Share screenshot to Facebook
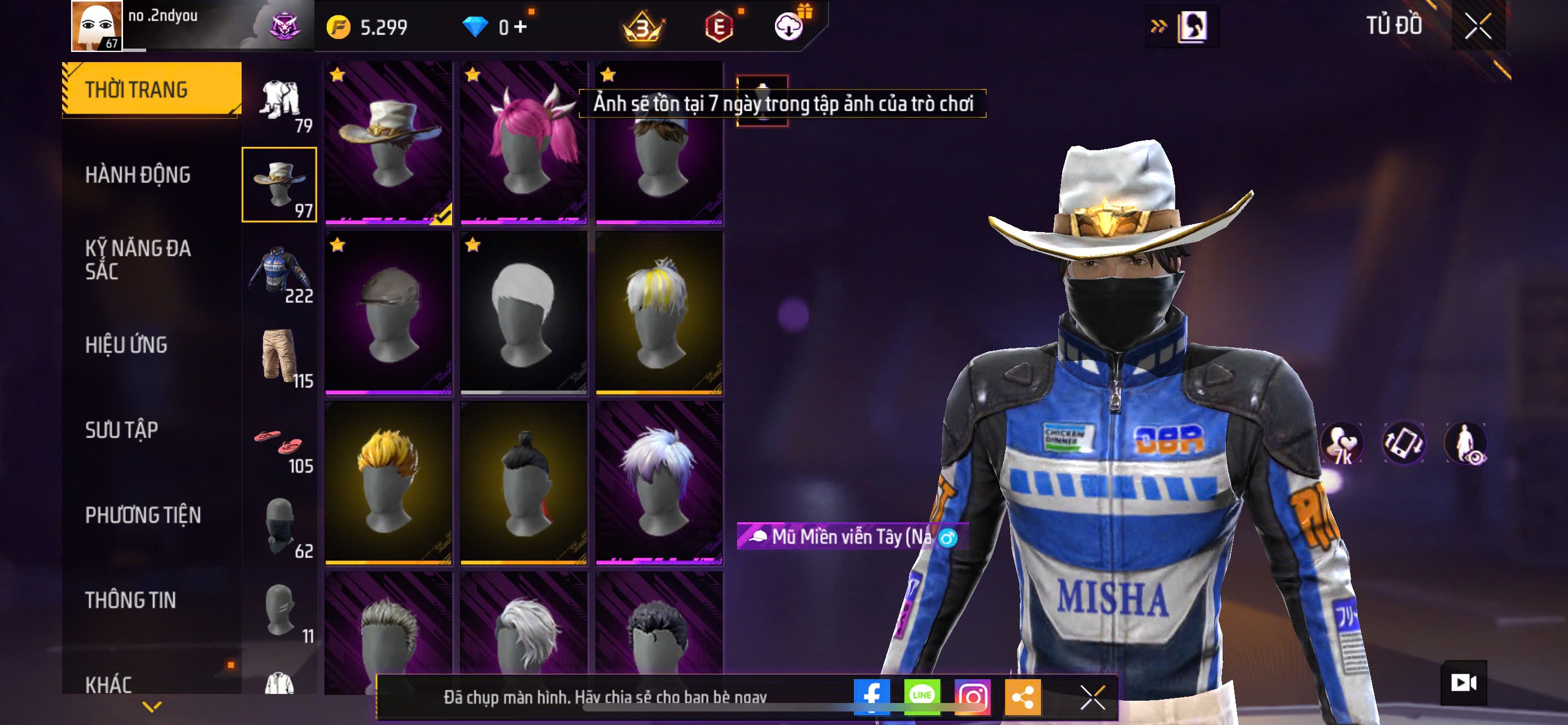Screen dimensions: 1568x725 (x=871, y=697)
